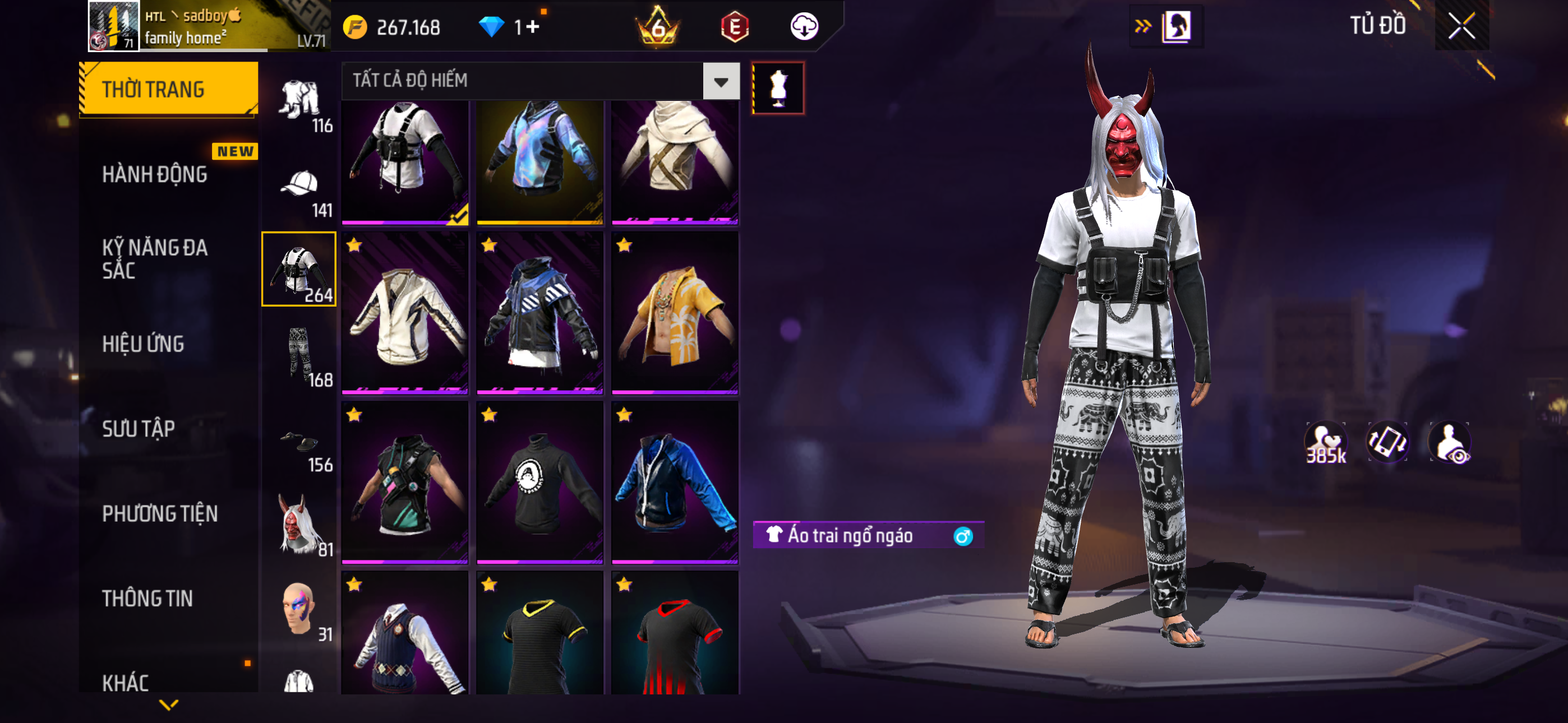Open the face paint category

(299, 609)
